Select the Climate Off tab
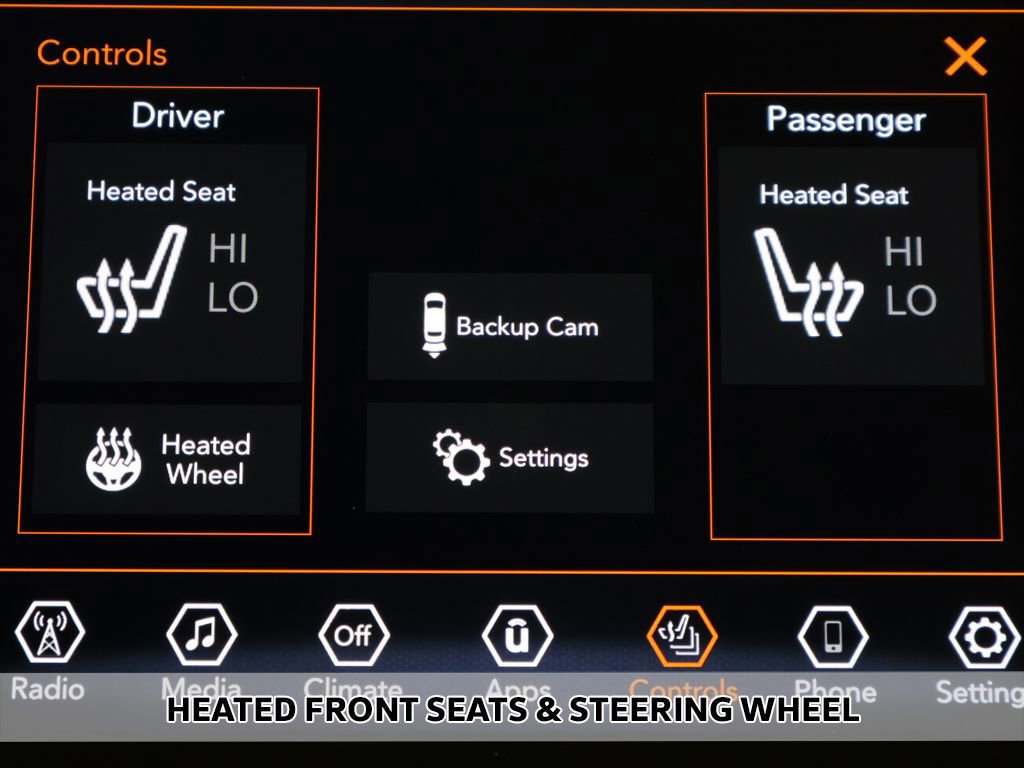Image resolution: width=1024 pixels, height=768 pixels. tap(353, 636)
